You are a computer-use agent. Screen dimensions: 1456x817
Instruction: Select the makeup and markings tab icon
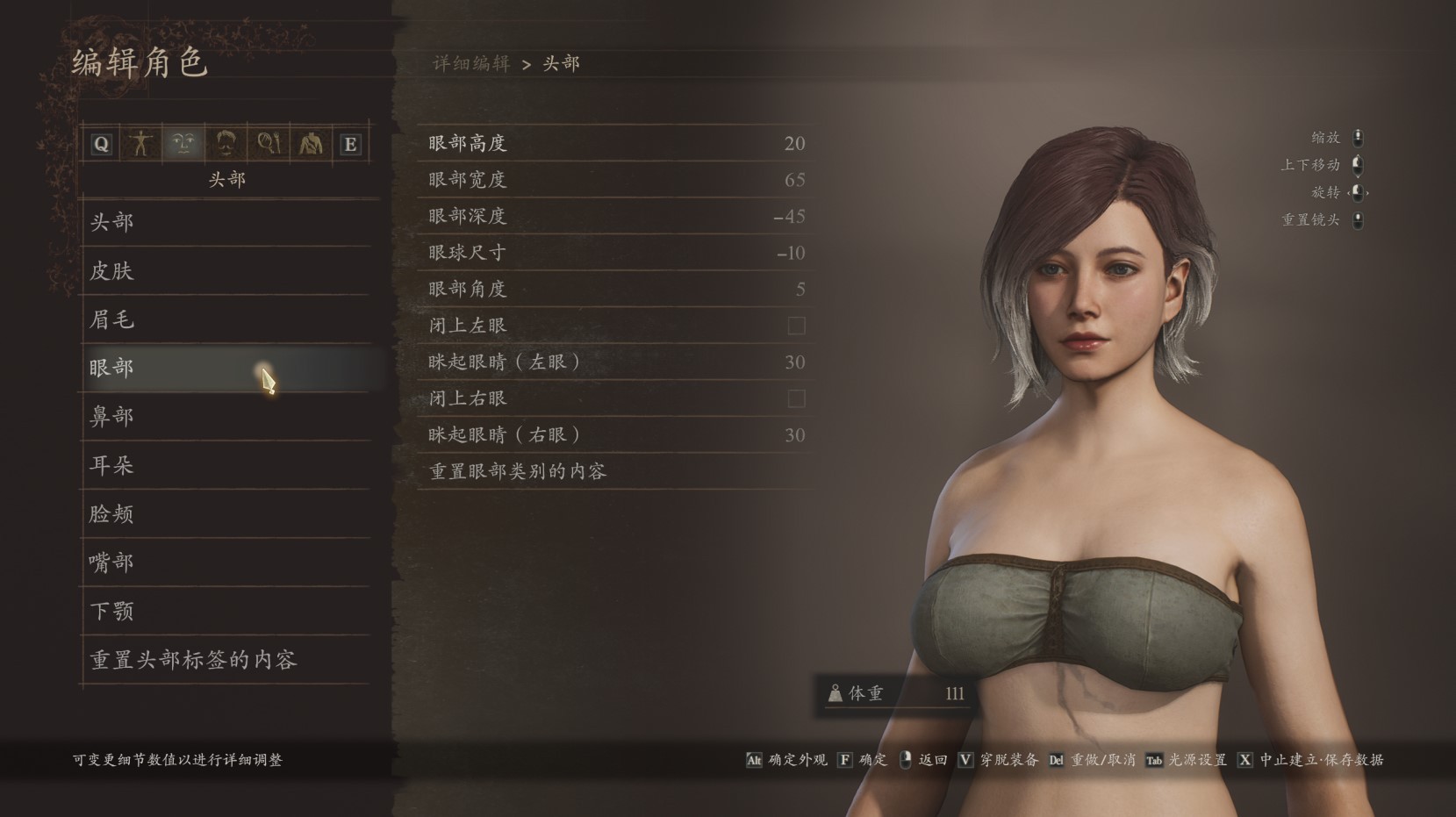tap(268, 144)
